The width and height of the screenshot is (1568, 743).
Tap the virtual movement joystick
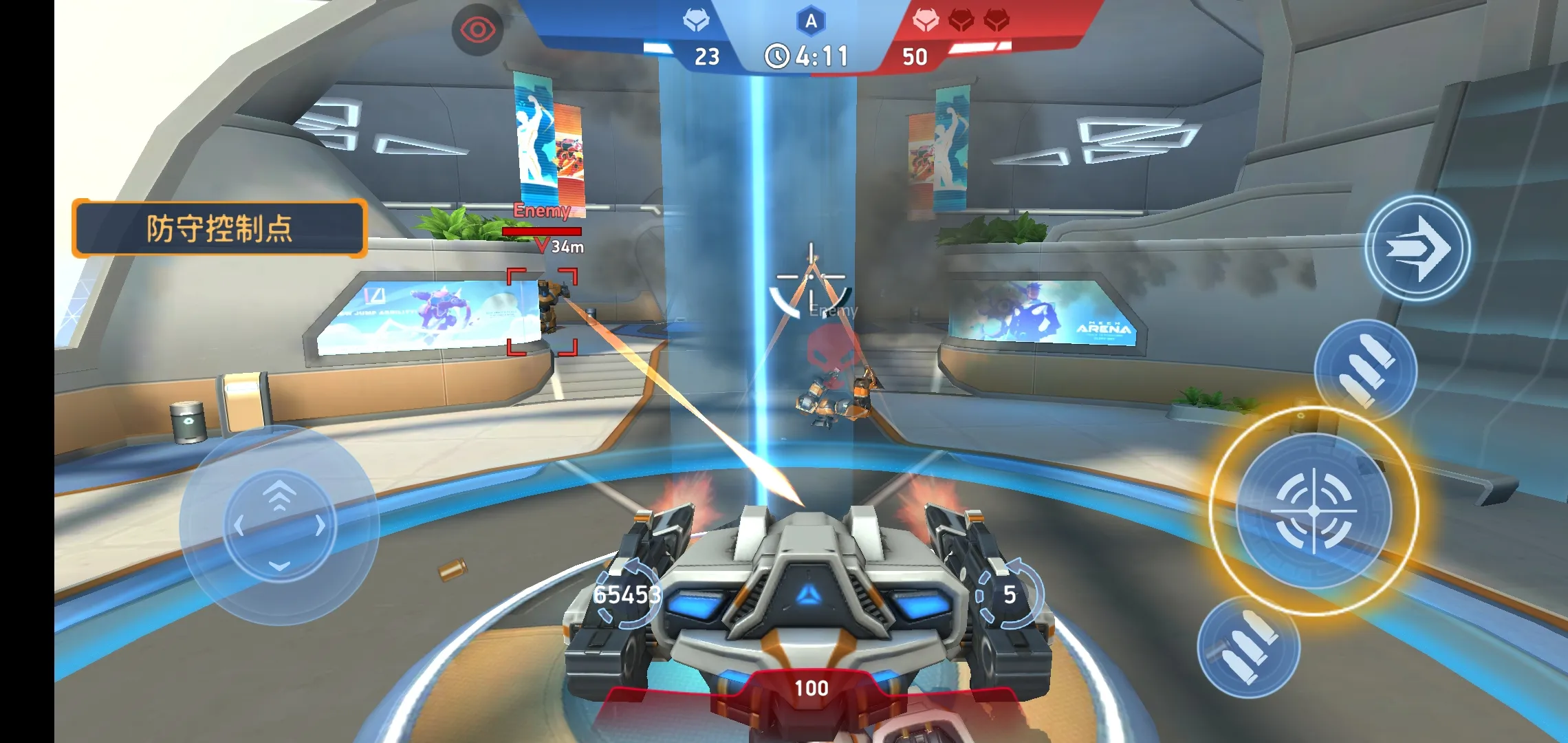click(279, 526)
